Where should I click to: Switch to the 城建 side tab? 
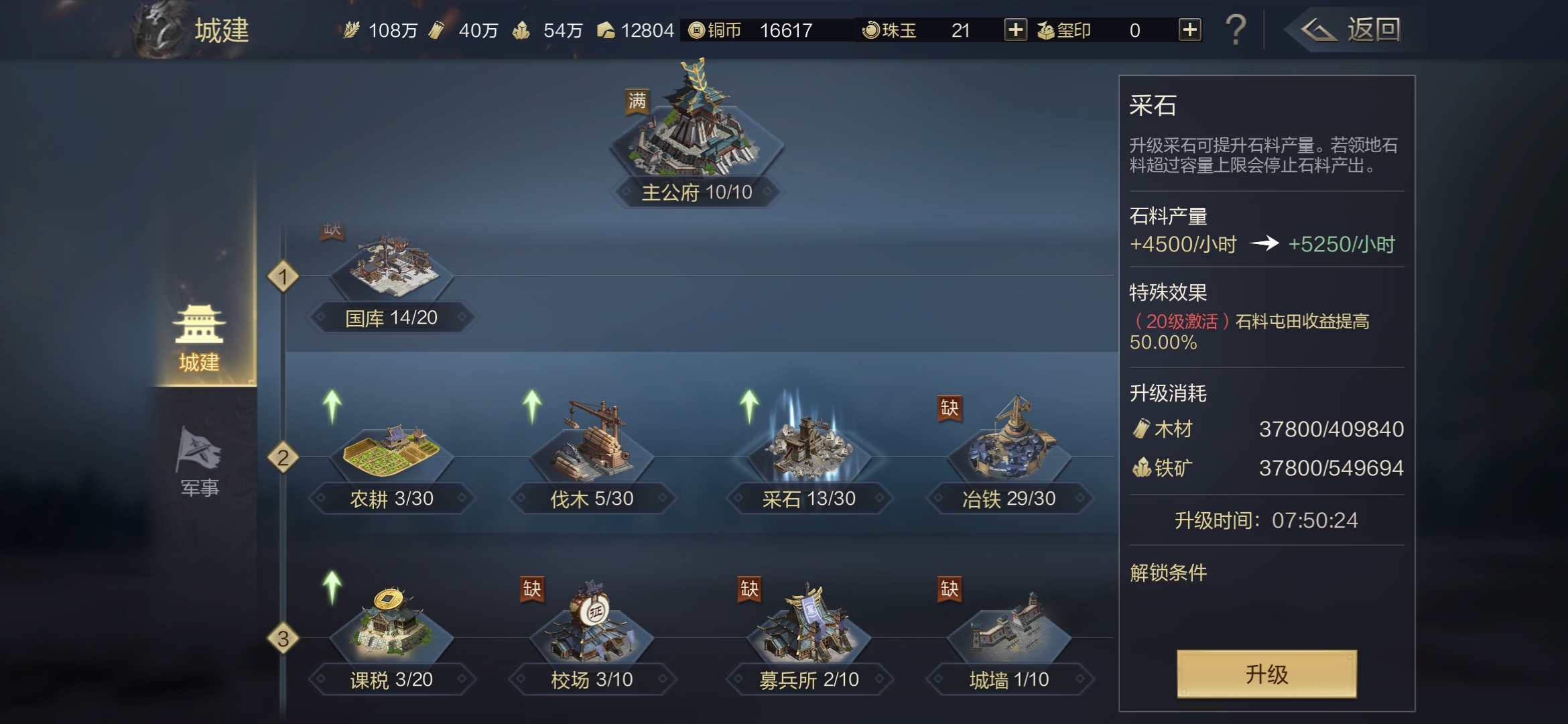(199, 339)
